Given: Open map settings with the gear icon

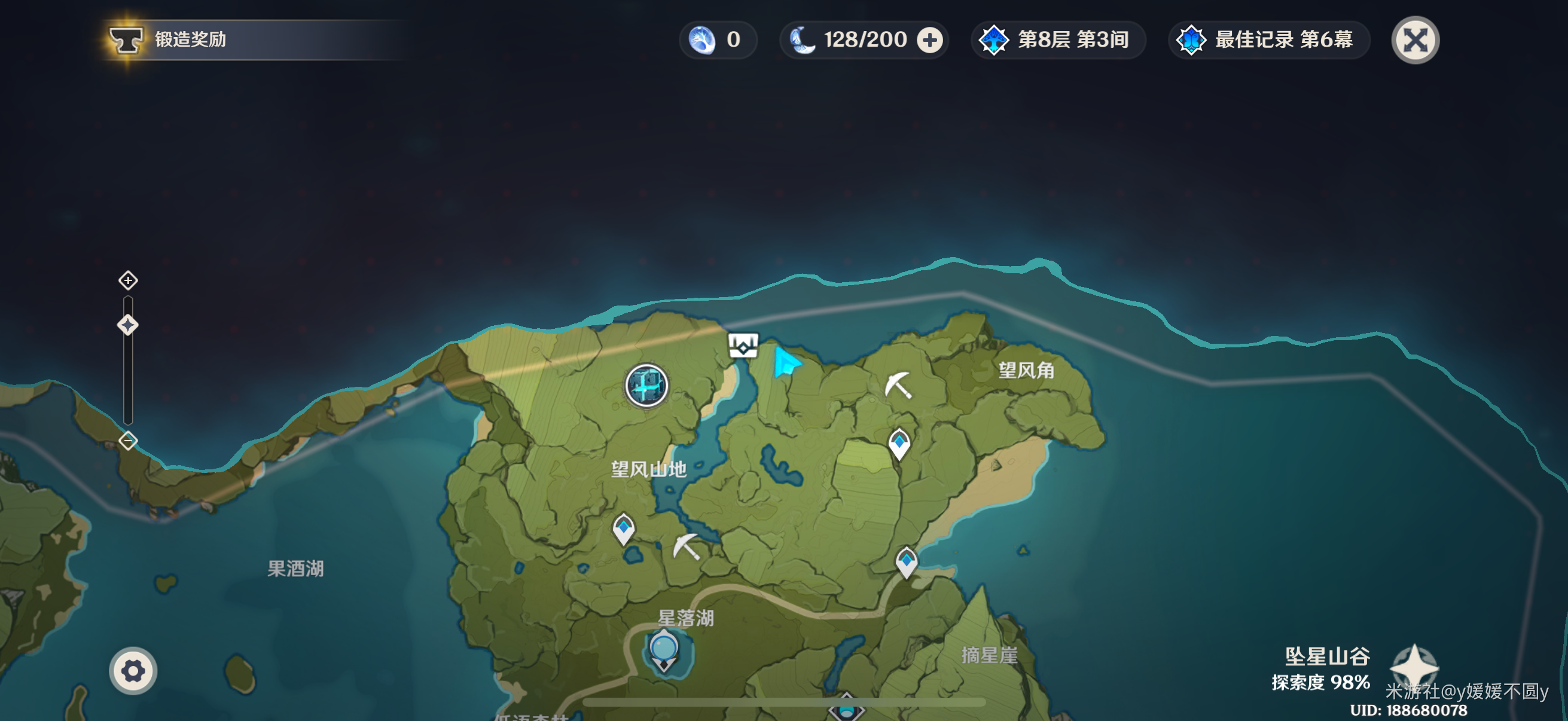Looking at the screenshot, I should pyautogui.click(x=133, y=671).
